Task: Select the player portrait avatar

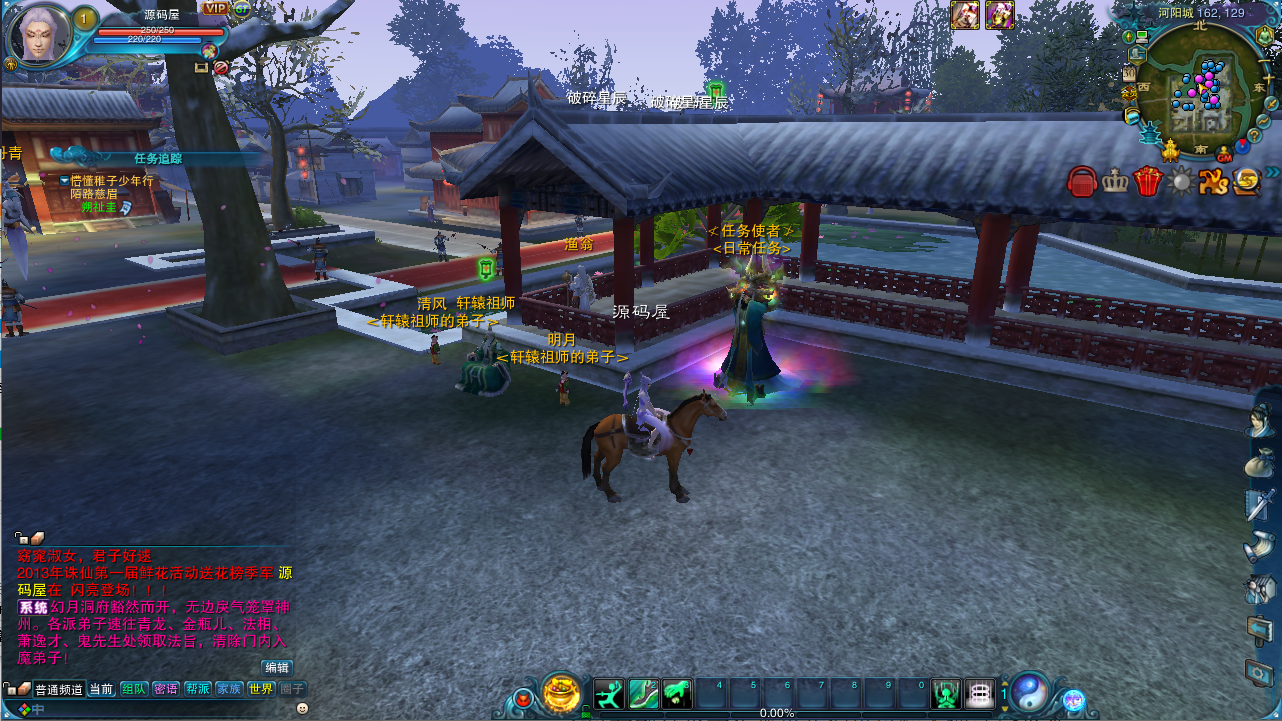Action: (x=40, y=34)
